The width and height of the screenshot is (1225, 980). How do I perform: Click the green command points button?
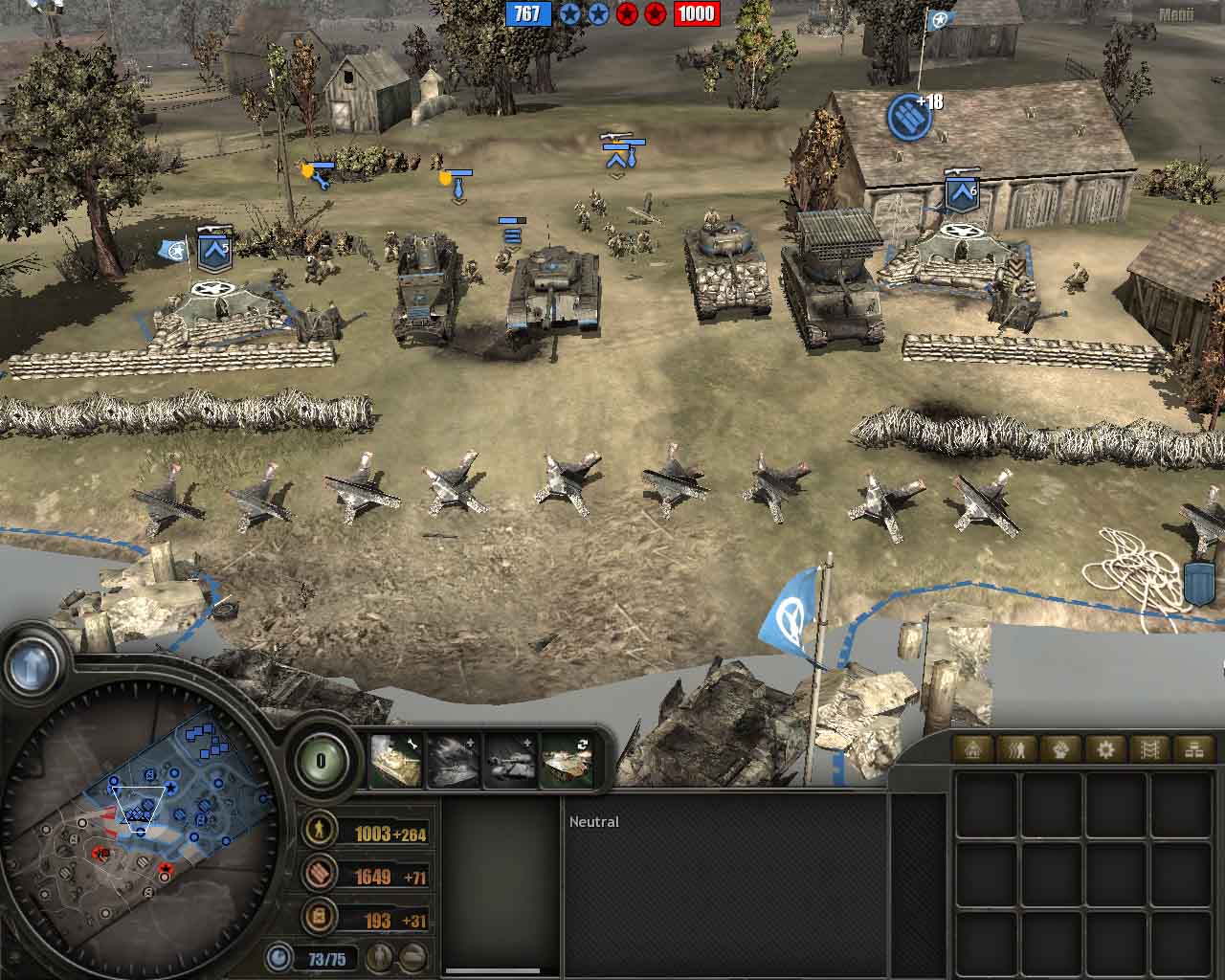[322, 762]
